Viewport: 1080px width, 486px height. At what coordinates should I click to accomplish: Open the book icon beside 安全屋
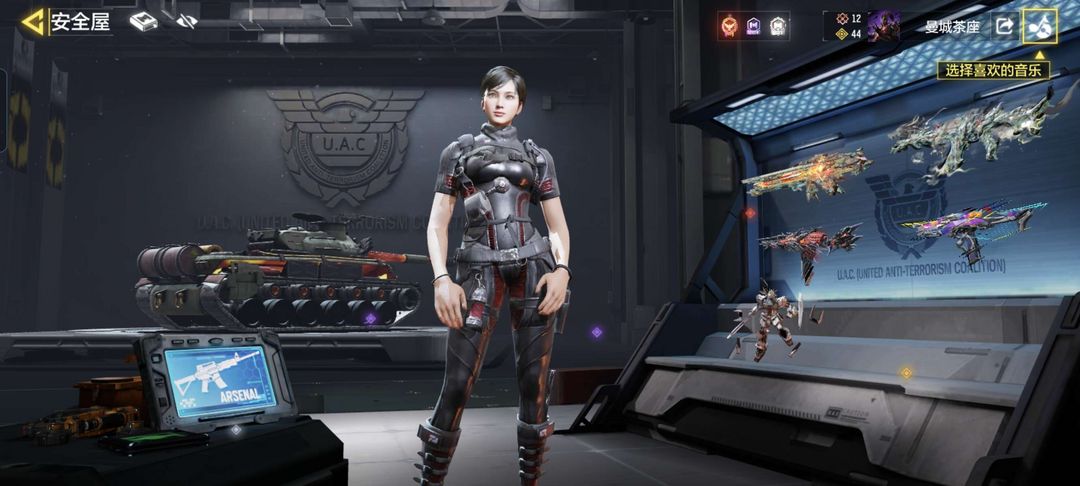coord(144,21)
